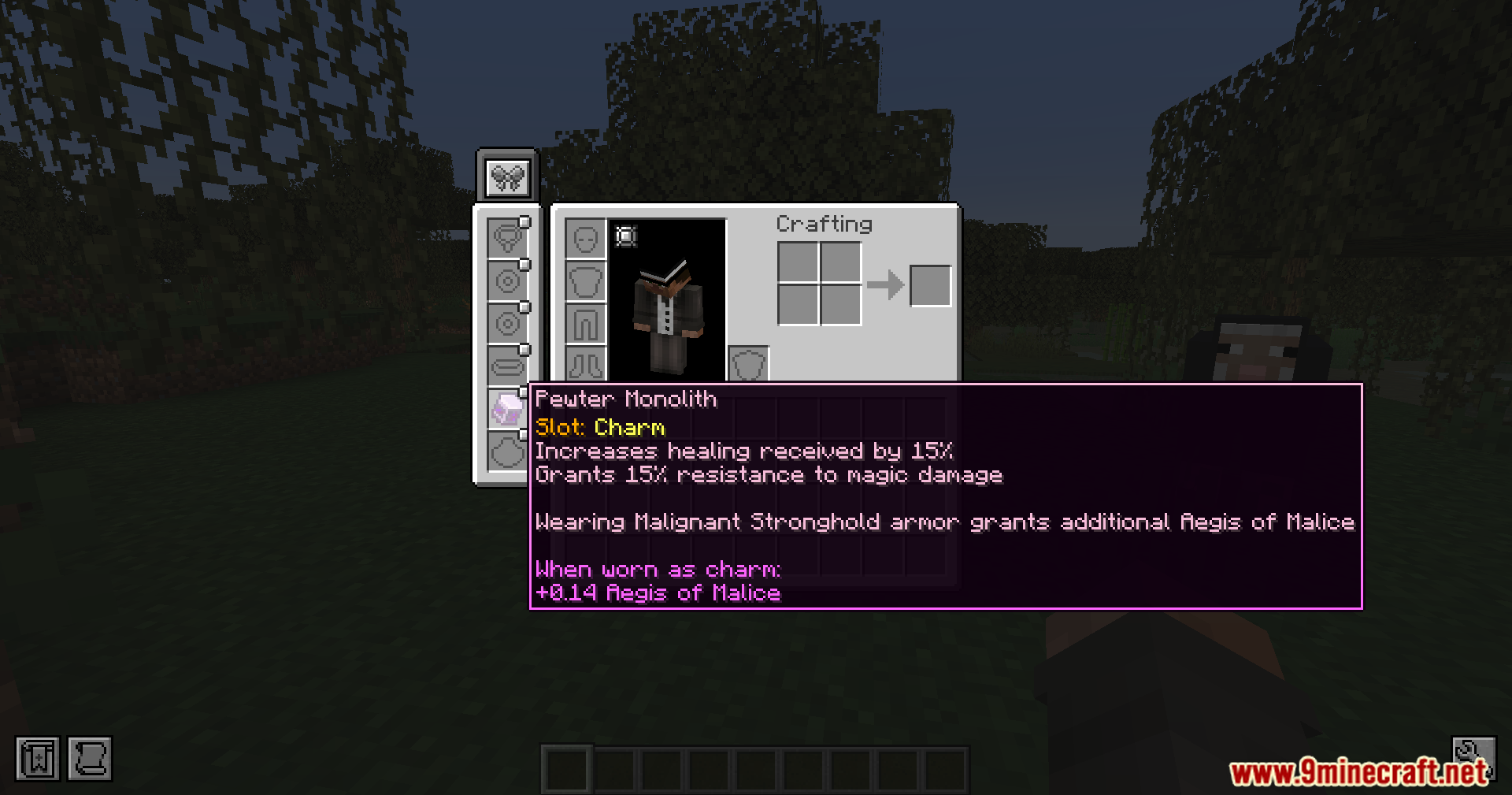Open the wrench configuration button
Screen dimensions: 1512x795
click(x=1473, y=754)
